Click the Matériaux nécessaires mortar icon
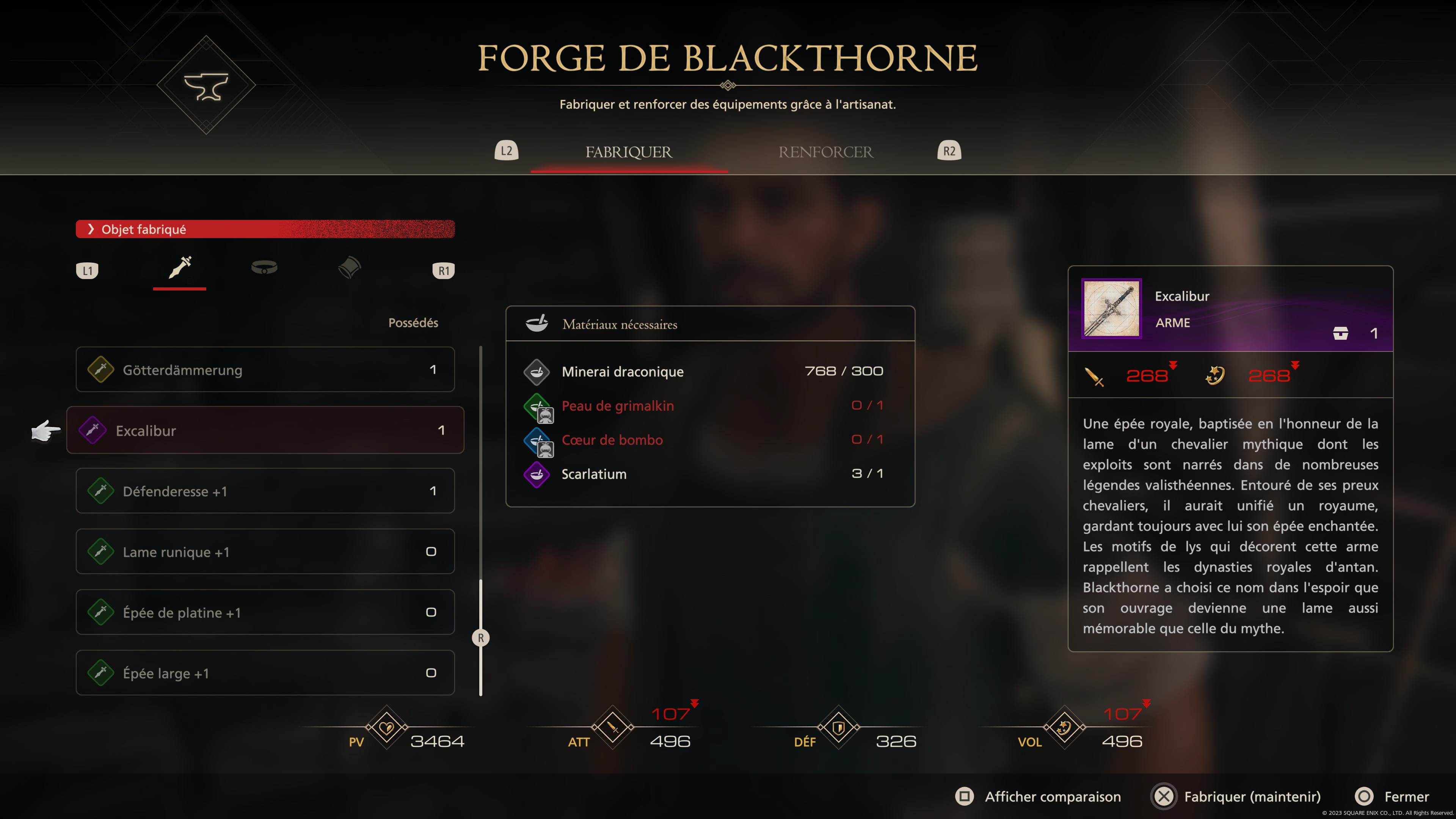Screen dimensions: 1456x819 (538, 323)
